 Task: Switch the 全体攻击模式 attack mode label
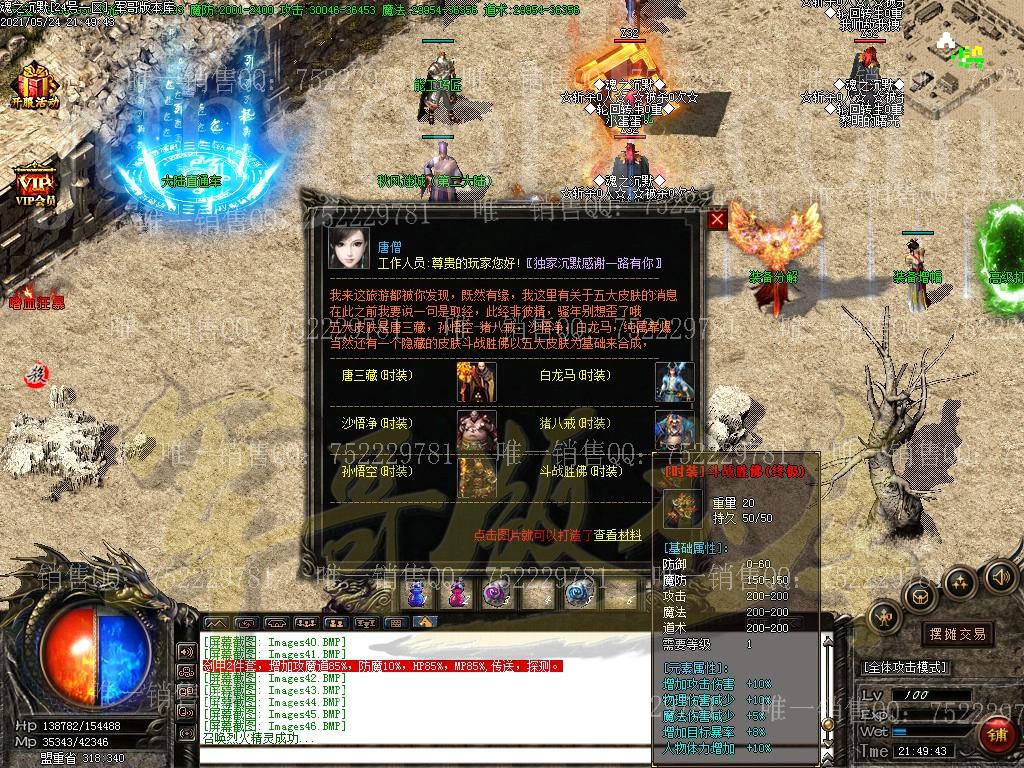coord(905,667)
